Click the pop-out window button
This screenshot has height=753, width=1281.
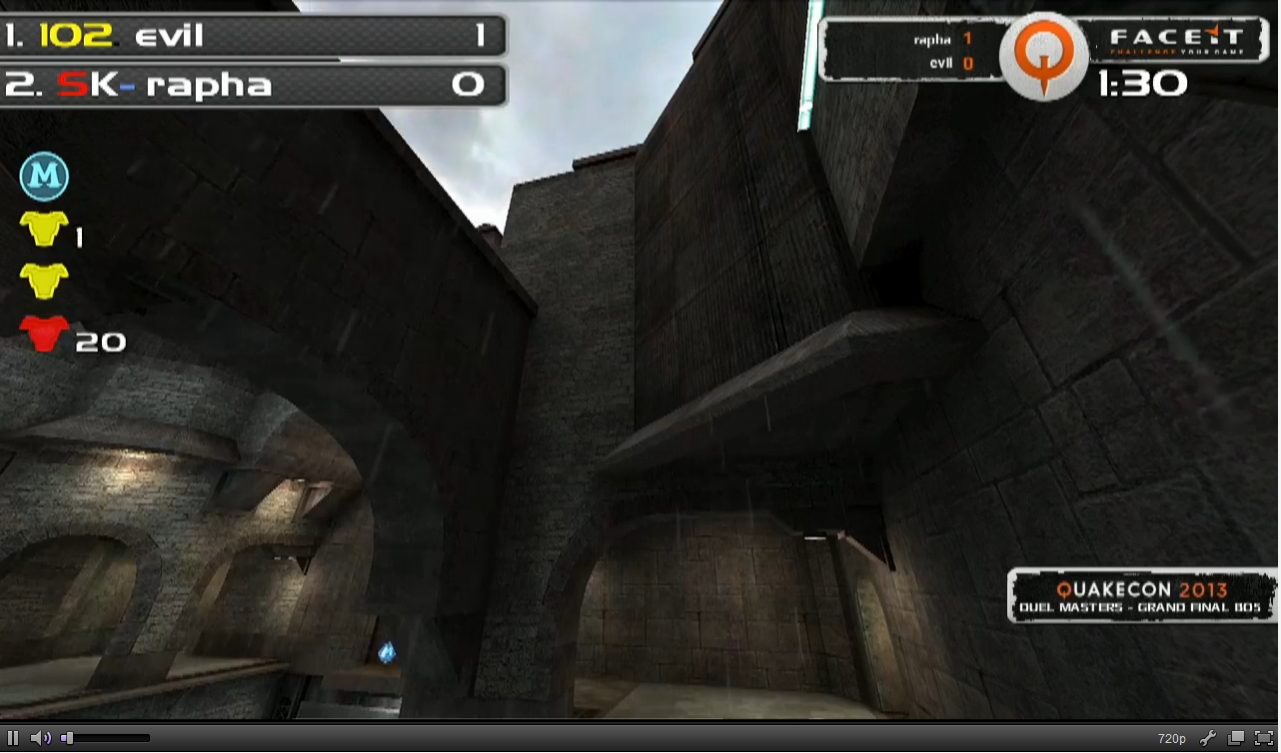click(1236, 738)
